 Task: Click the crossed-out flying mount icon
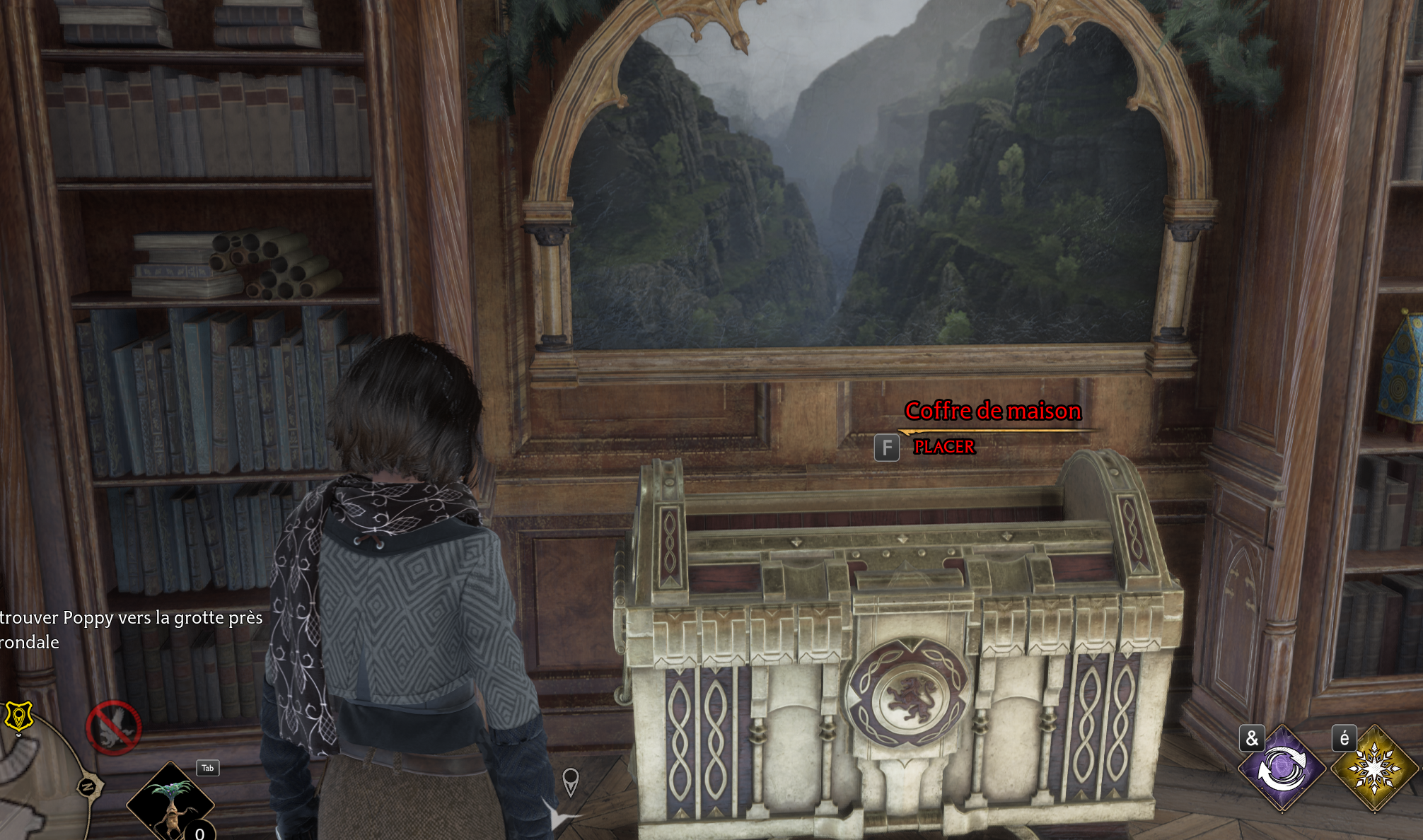[113, 728]
